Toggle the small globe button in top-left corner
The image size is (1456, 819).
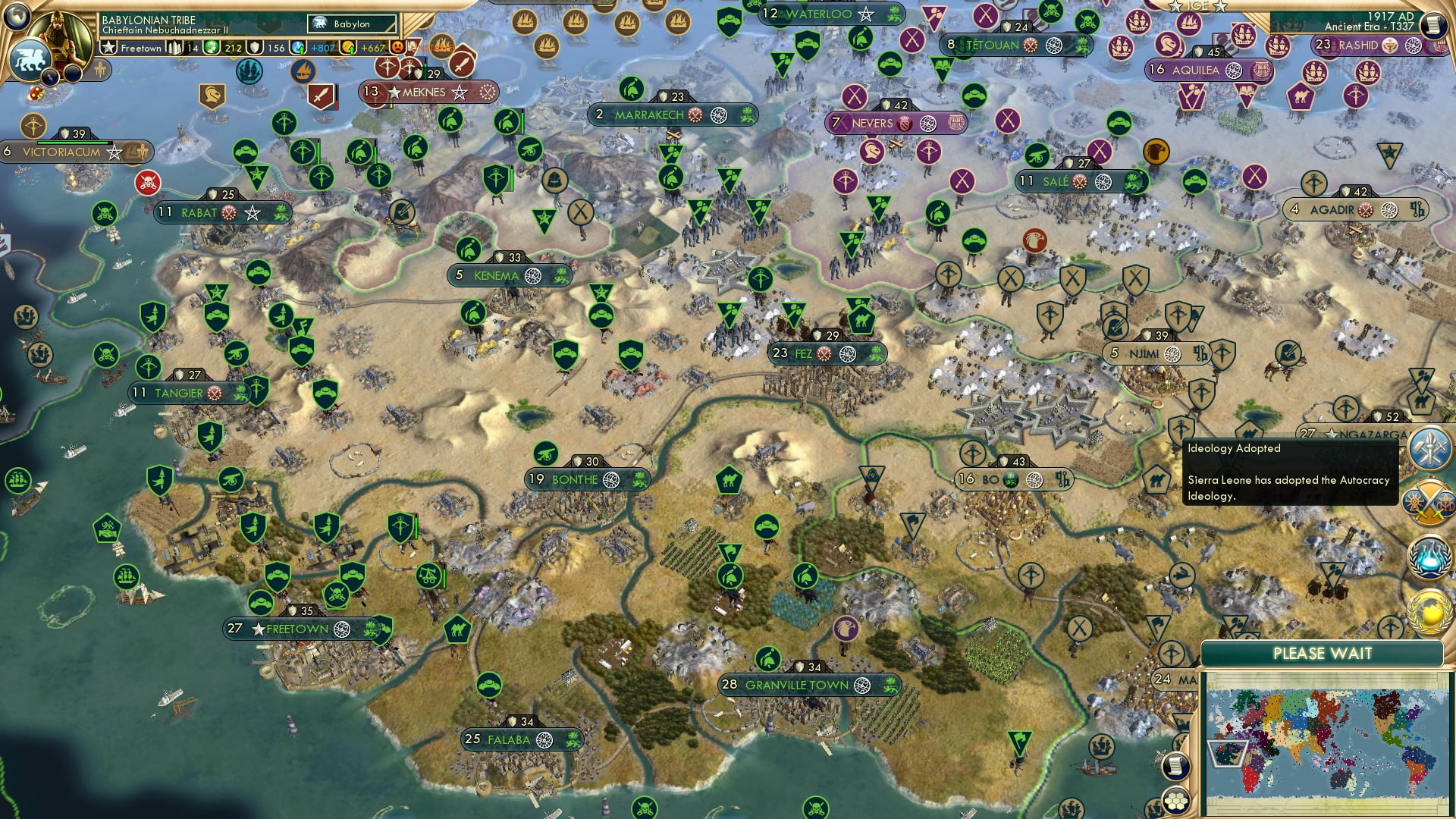pyautogui.click(x=17, y=17)
